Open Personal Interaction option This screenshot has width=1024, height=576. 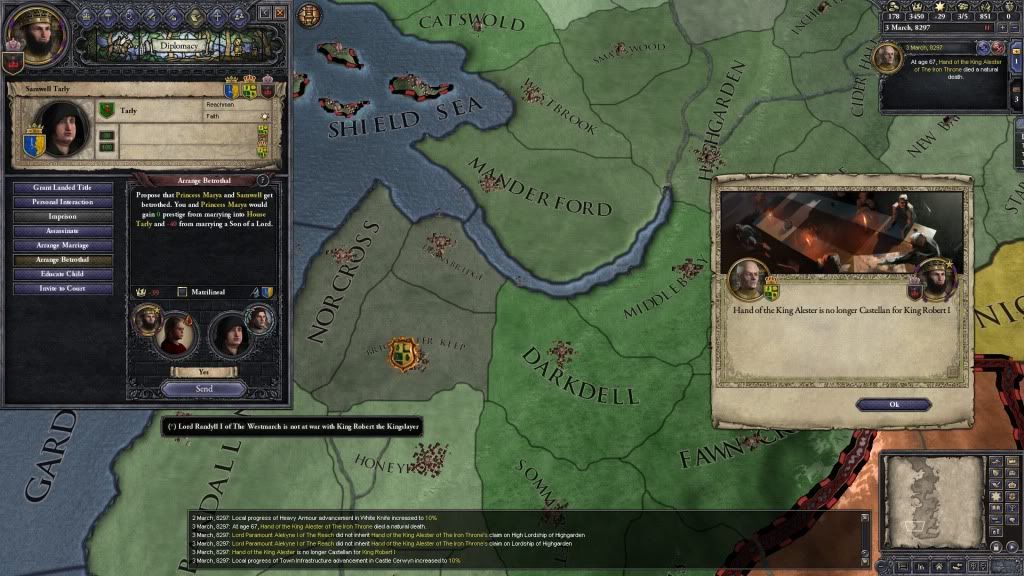pyautogui.click(x=63, y=202)
